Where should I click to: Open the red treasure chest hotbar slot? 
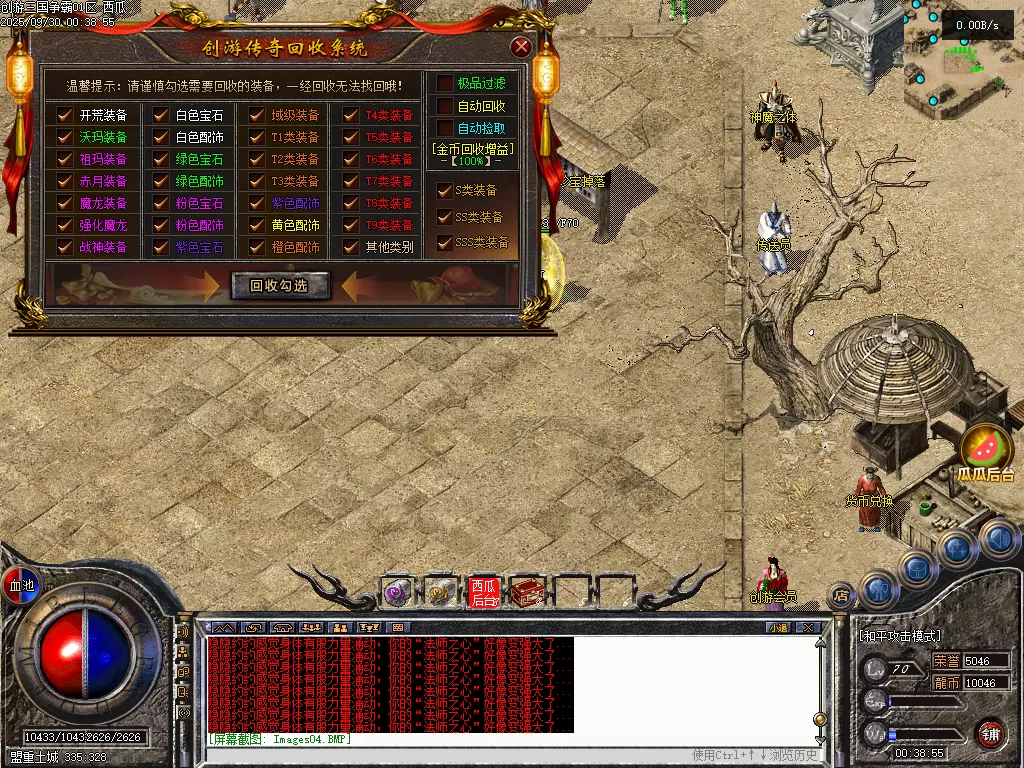pyautogui.click(x=526, y=593)
